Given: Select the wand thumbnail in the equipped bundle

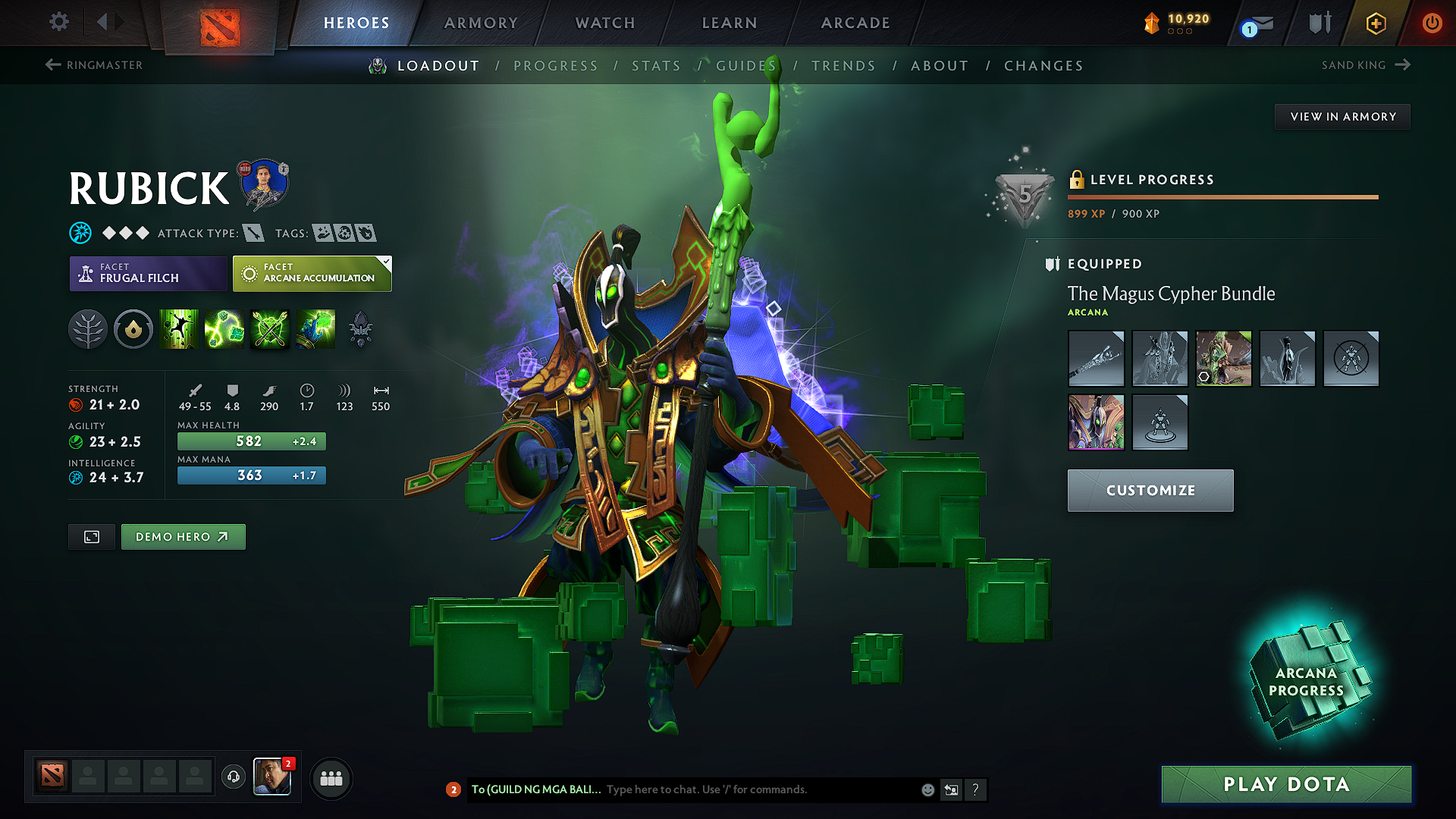Looking at the screenshot, I should (x=1096, y=359).
